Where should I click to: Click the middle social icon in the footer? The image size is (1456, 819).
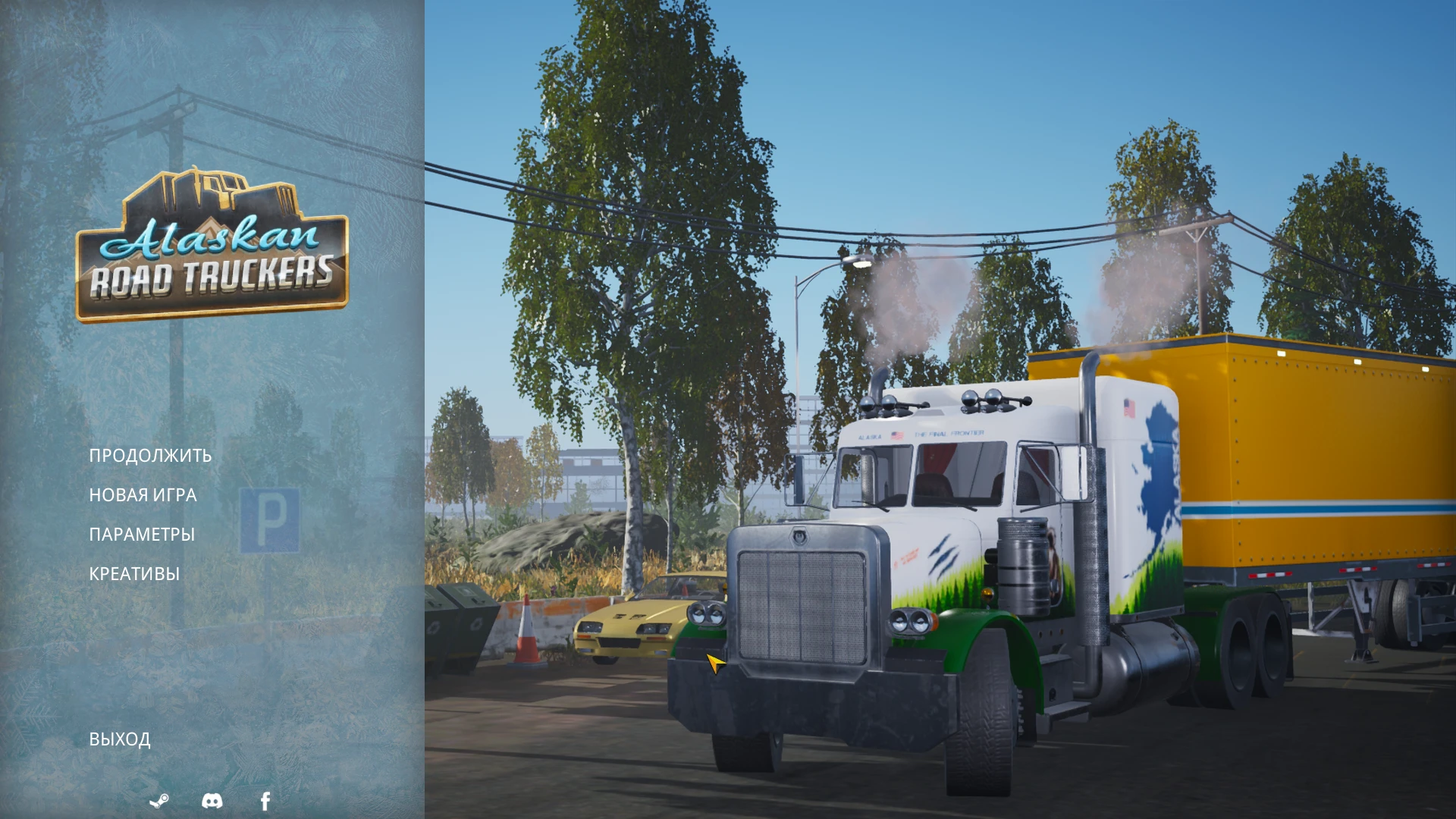click(x=212, y=801)
